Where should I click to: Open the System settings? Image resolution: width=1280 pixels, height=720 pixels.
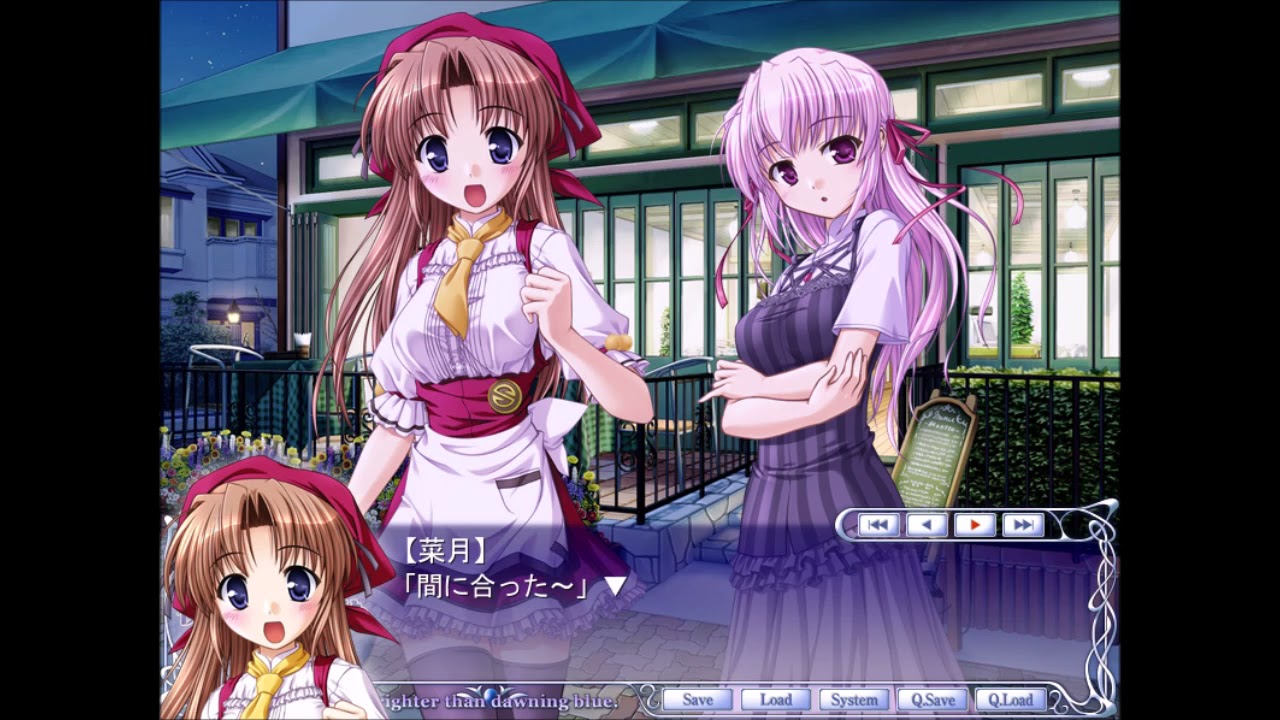853,700
